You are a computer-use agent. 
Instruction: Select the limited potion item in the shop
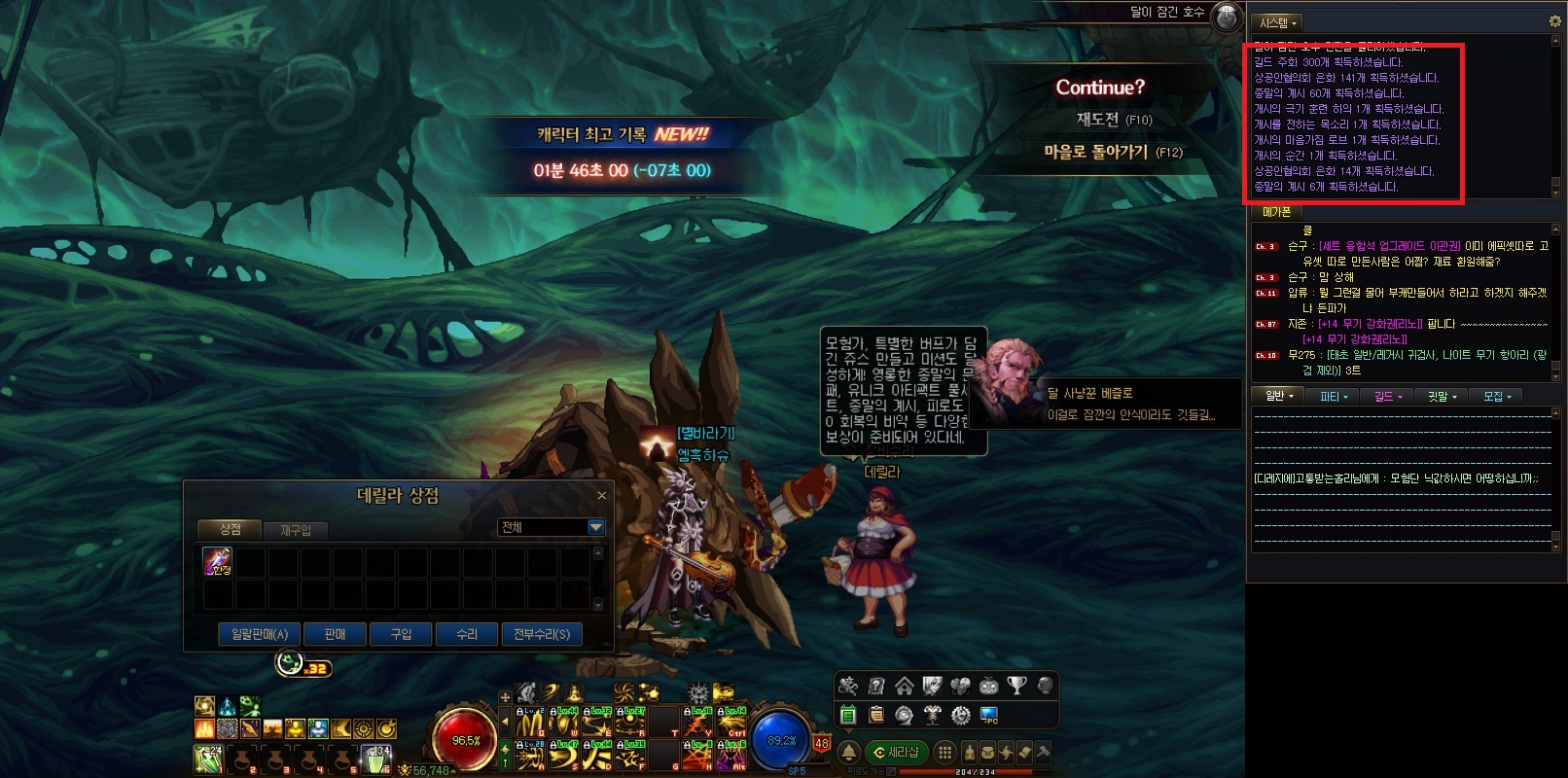217,561
